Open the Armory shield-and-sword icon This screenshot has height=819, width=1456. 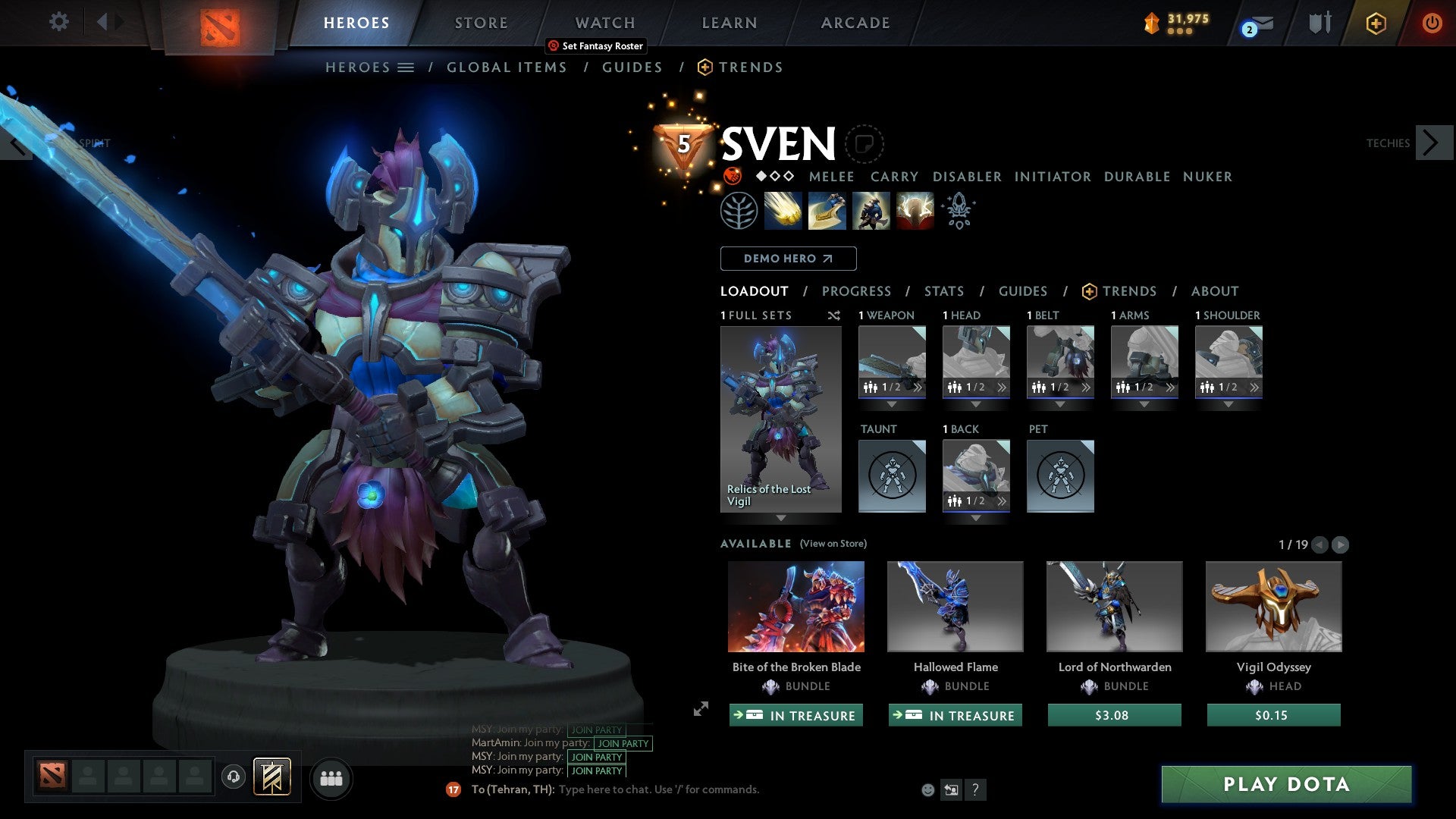coord(1319,23)
